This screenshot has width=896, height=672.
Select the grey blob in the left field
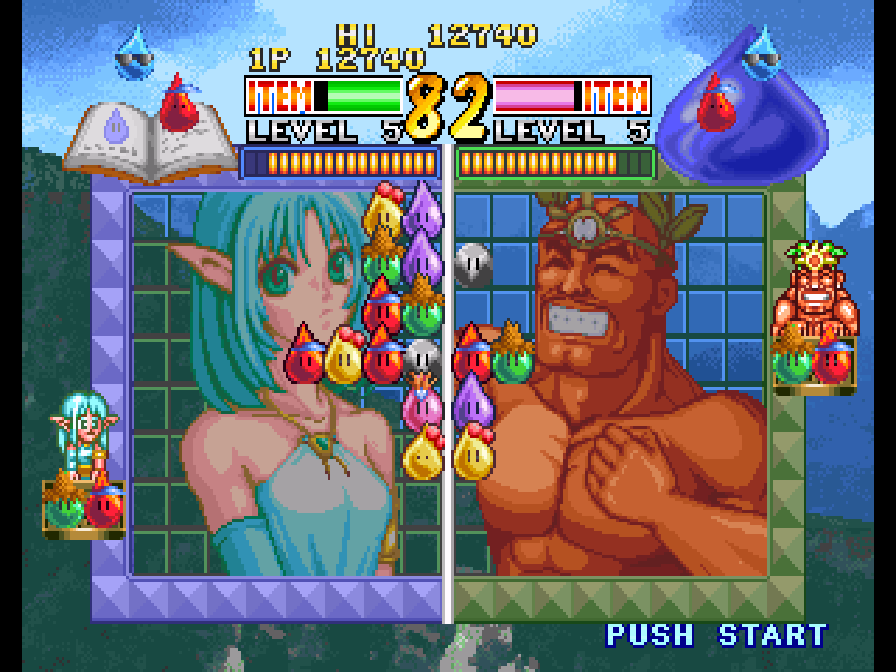[x=423, y=358]
